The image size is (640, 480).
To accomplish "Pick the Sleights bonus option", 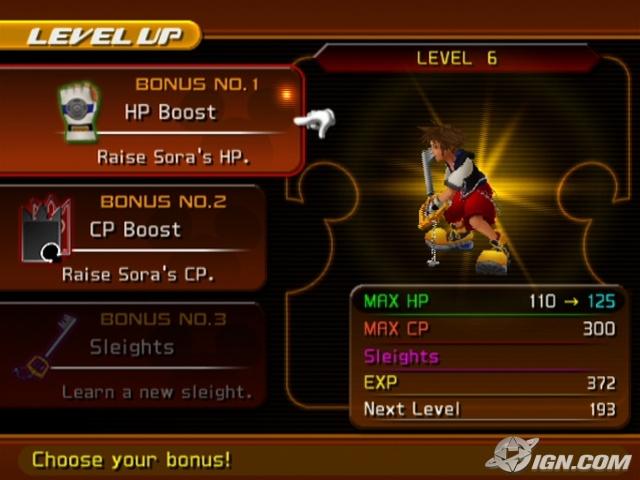I will pos(132,347).
